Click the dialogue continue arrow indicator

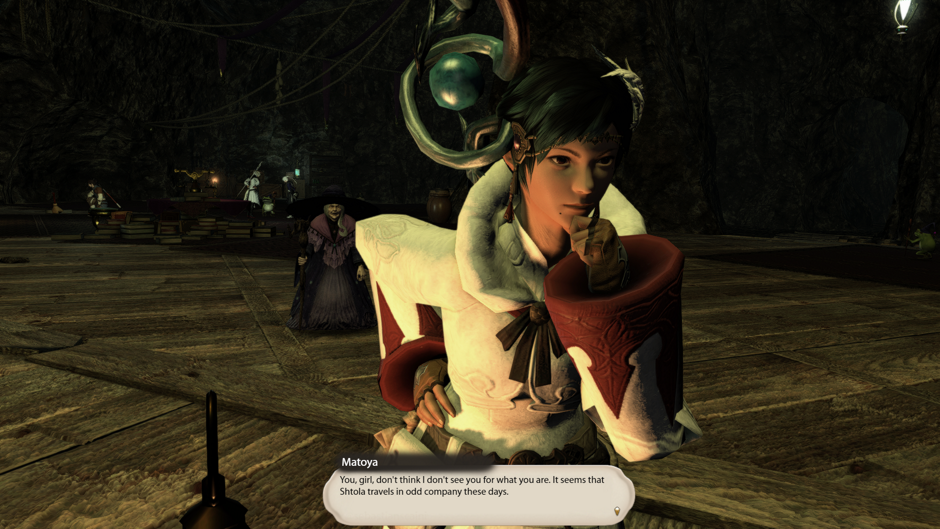[617, 512]
